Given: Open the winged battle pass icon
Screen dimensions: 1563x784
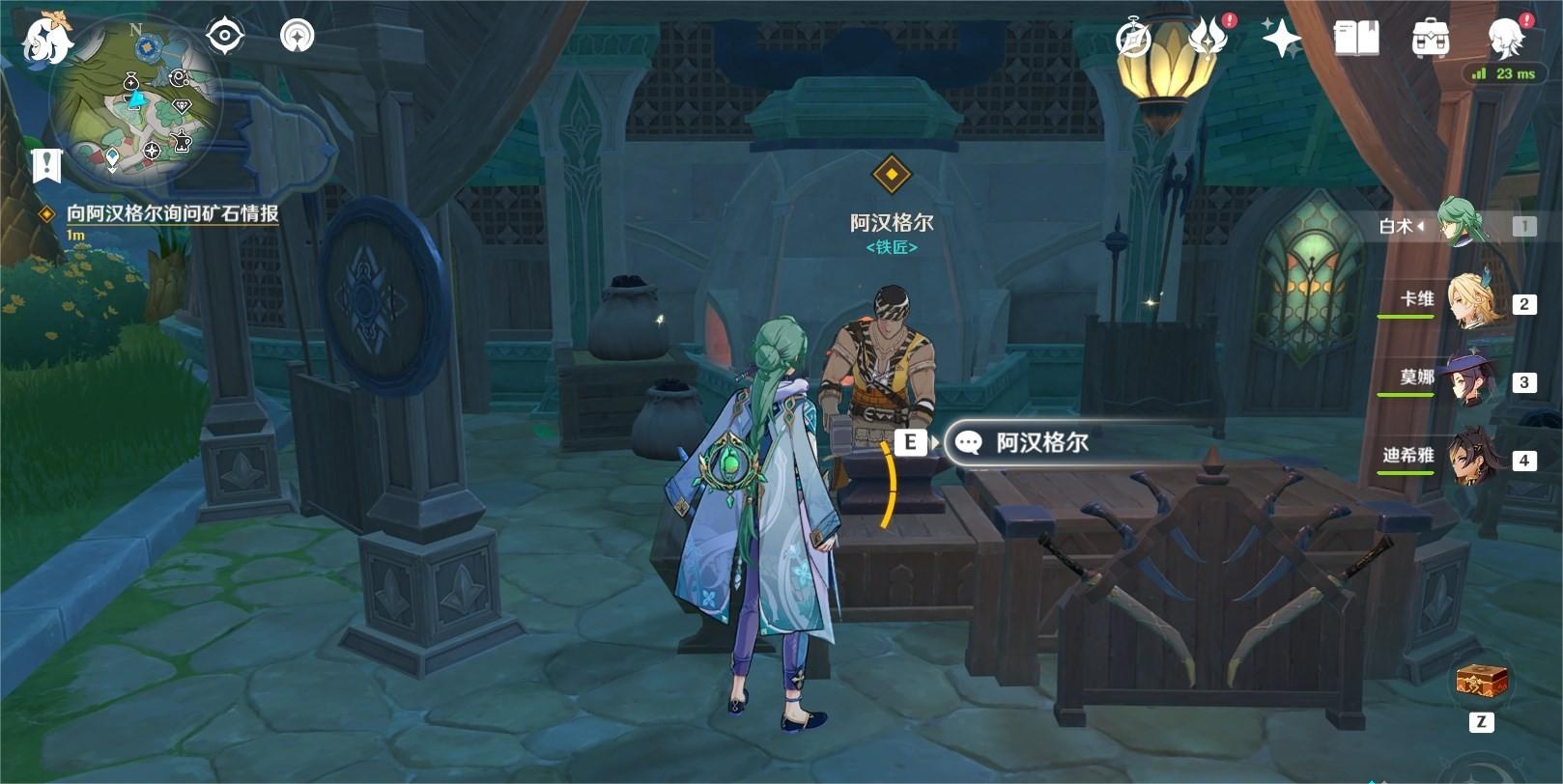Looking at the screenshot, I should point(1208,40).
